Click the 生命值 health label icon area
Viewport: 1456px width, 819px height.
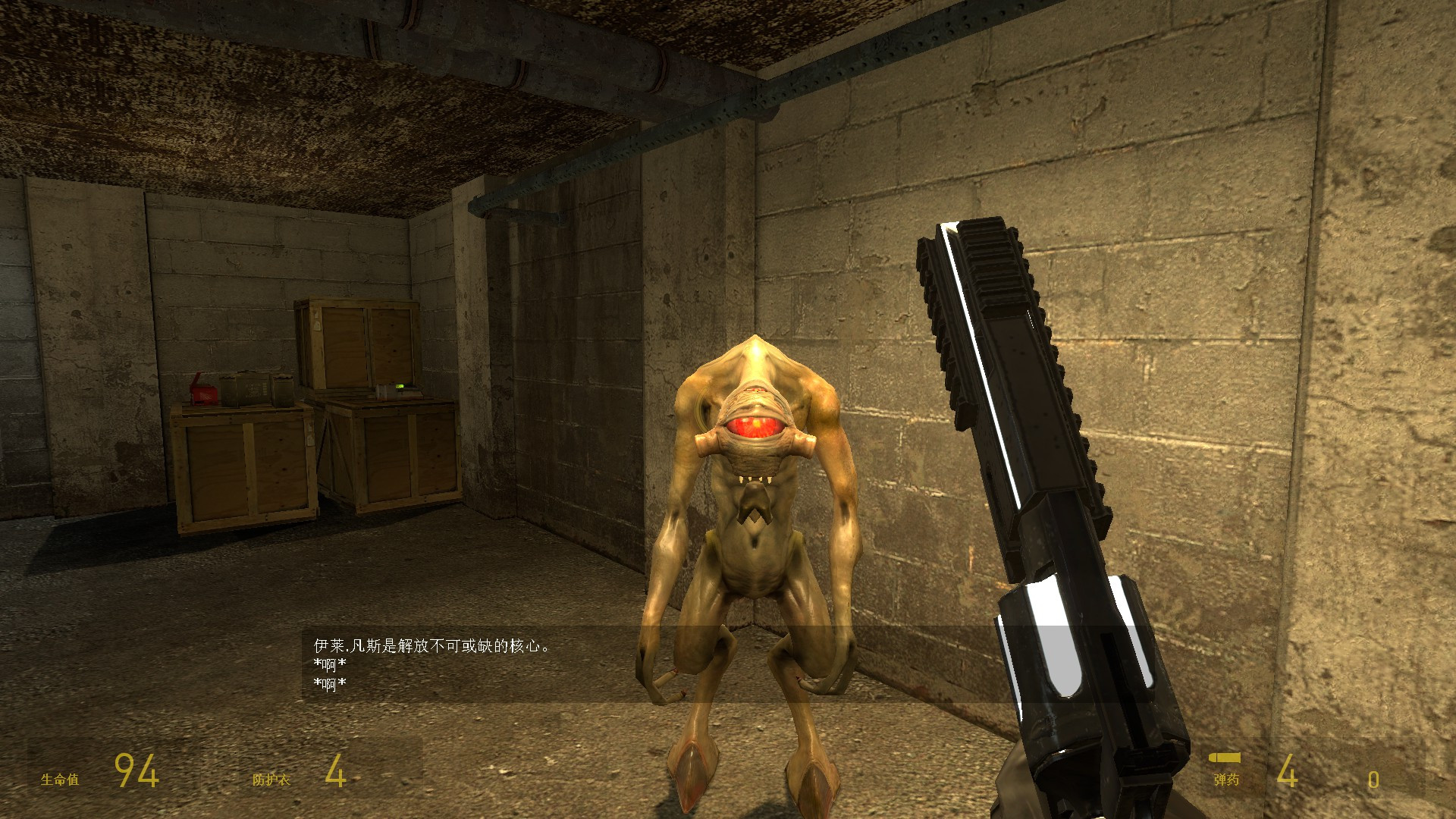pyautogui.click(x=61, y=778)
